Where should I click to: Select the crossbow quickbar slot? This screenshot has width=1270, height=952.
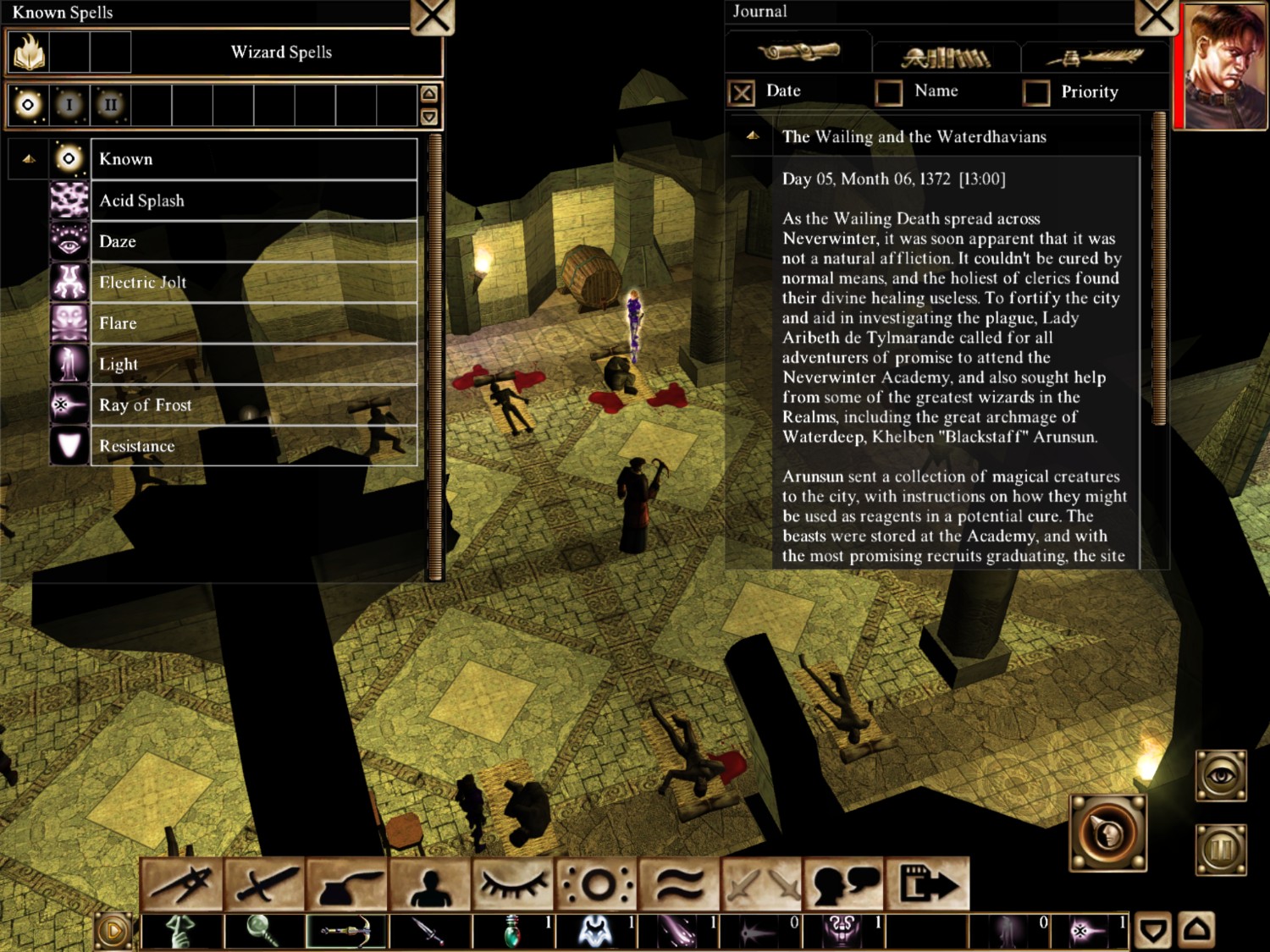346,931
